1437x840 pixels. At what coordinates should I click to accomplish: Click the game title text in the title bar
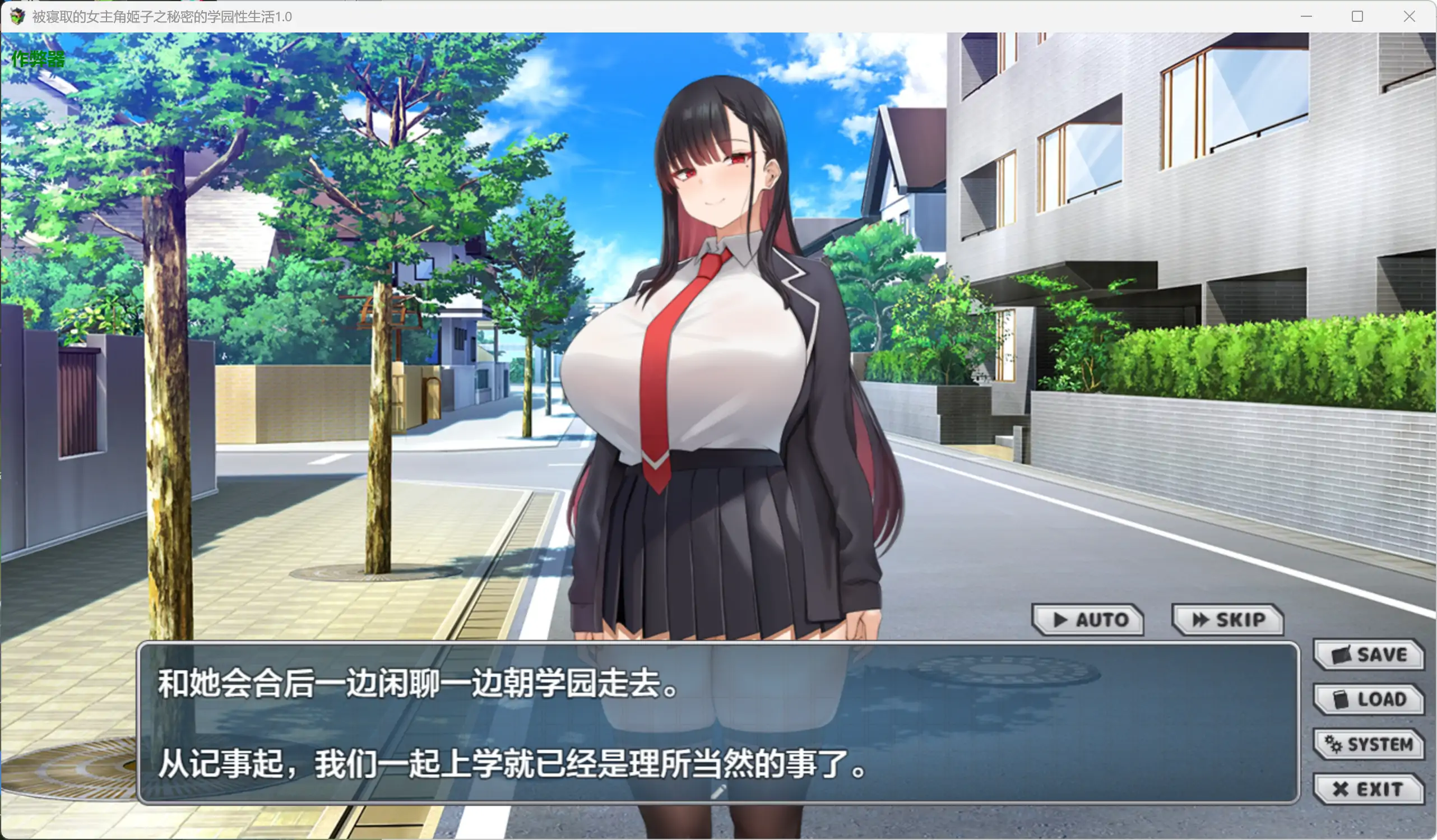[x=161, y=17]
